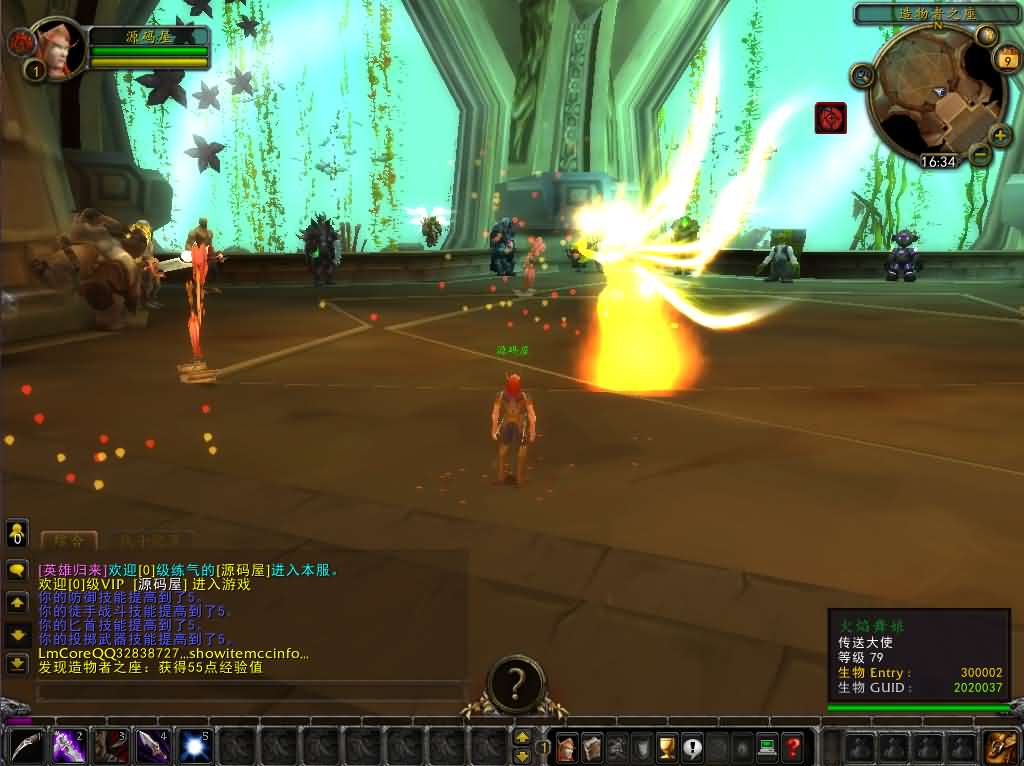Viewport: 1024px width, 766px height.
Task: Open the main backpack
Action: coord(1001,747)
